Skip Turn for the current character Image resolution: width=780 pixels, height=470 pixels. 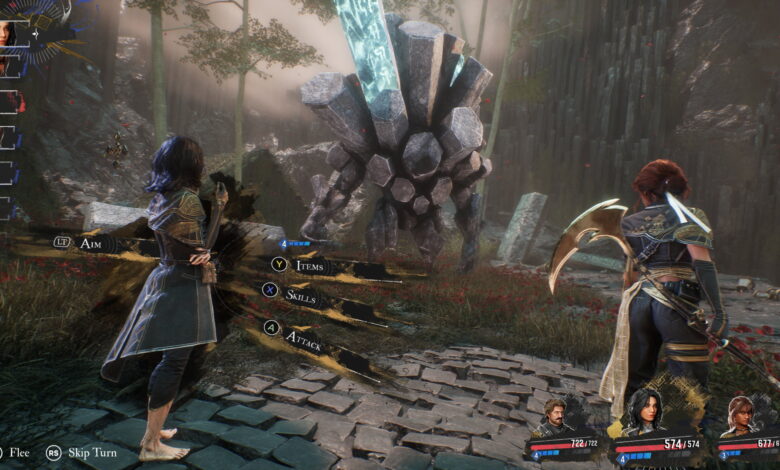[88, 452]
